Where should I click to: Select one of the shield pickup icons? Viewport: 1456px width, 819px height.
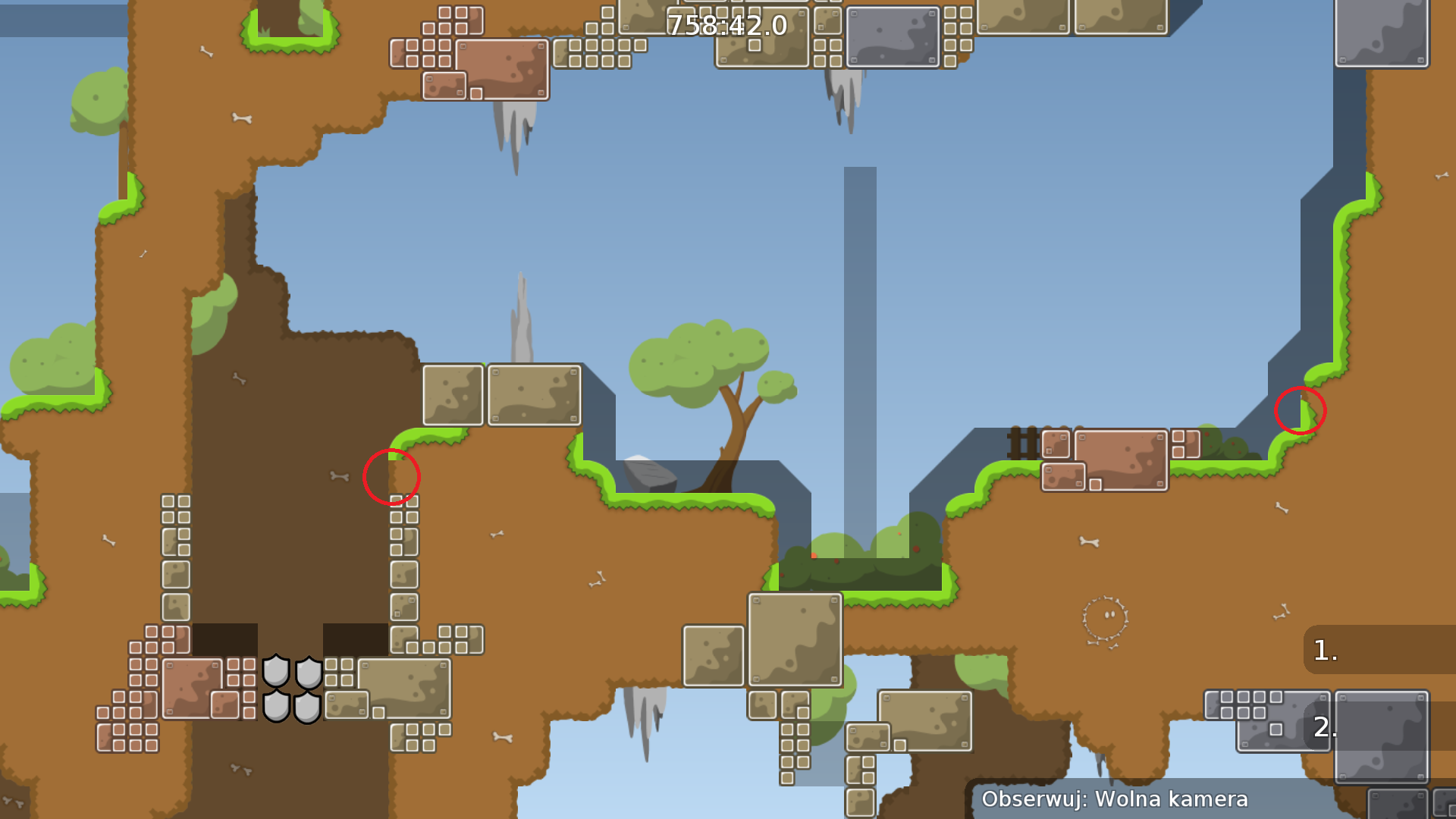tap(278, 671)
